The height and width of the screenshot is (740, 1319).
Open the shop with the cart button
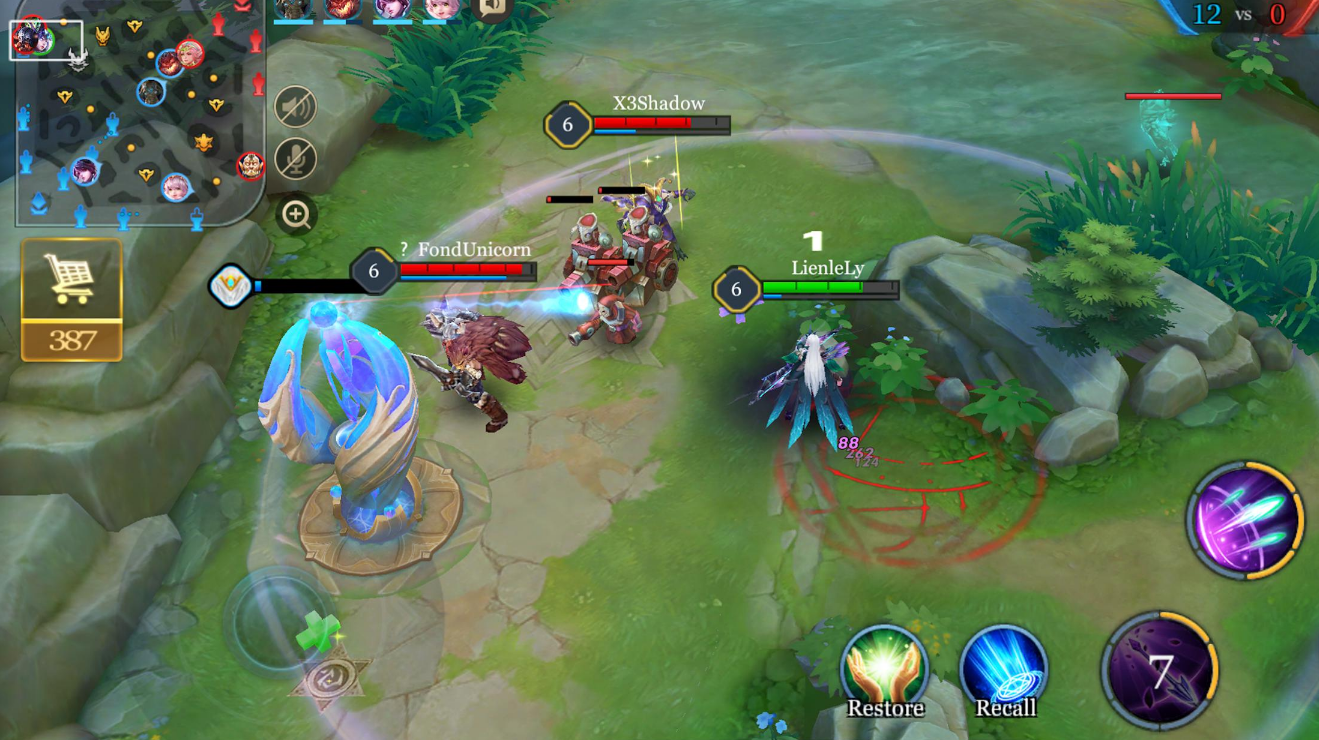tap(71, 281)
